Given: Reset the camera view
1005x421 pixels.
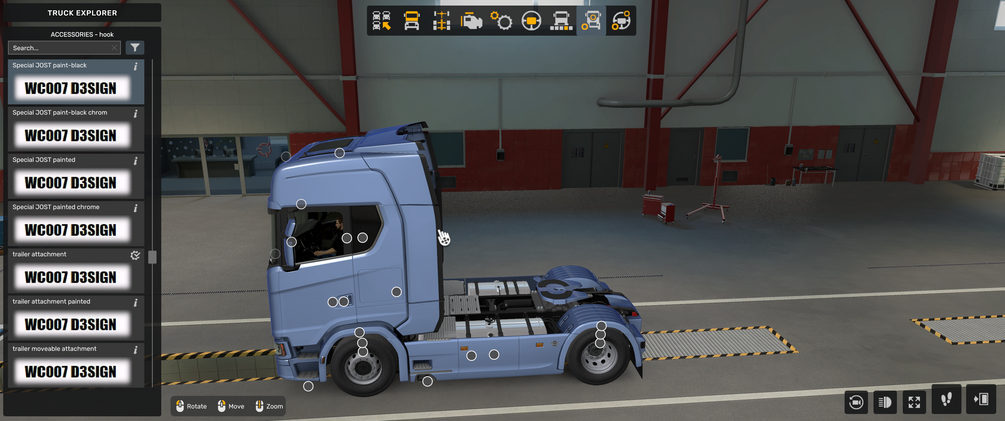Looking at the screenshot, I should [855, 401].
